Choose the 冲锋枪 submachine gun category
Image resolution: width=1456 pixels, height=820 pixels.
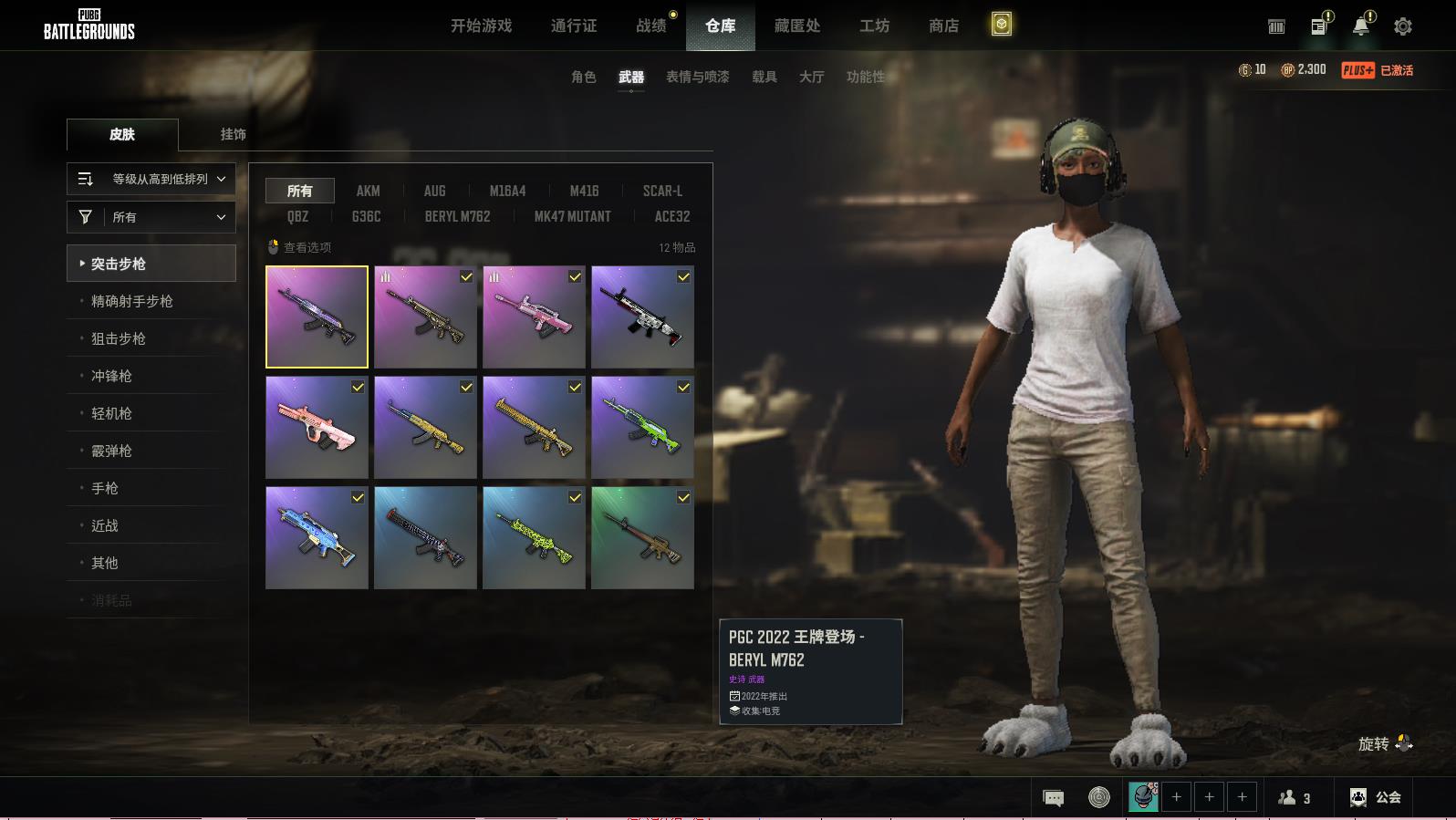pyautogui.click(x=111, y=376)
